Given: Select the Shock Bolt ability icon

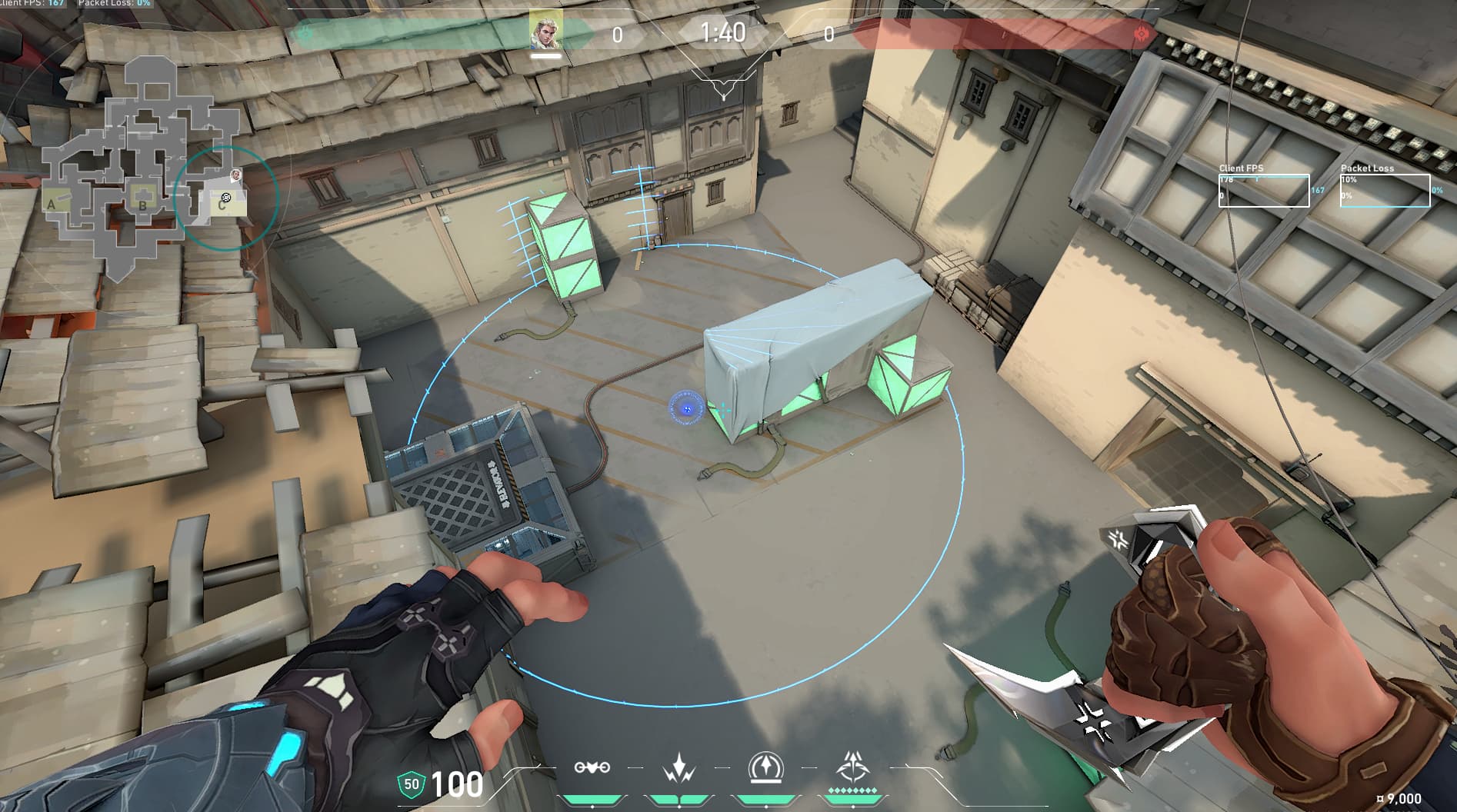Looking at the screenshot, I should (x=679, y=767).
